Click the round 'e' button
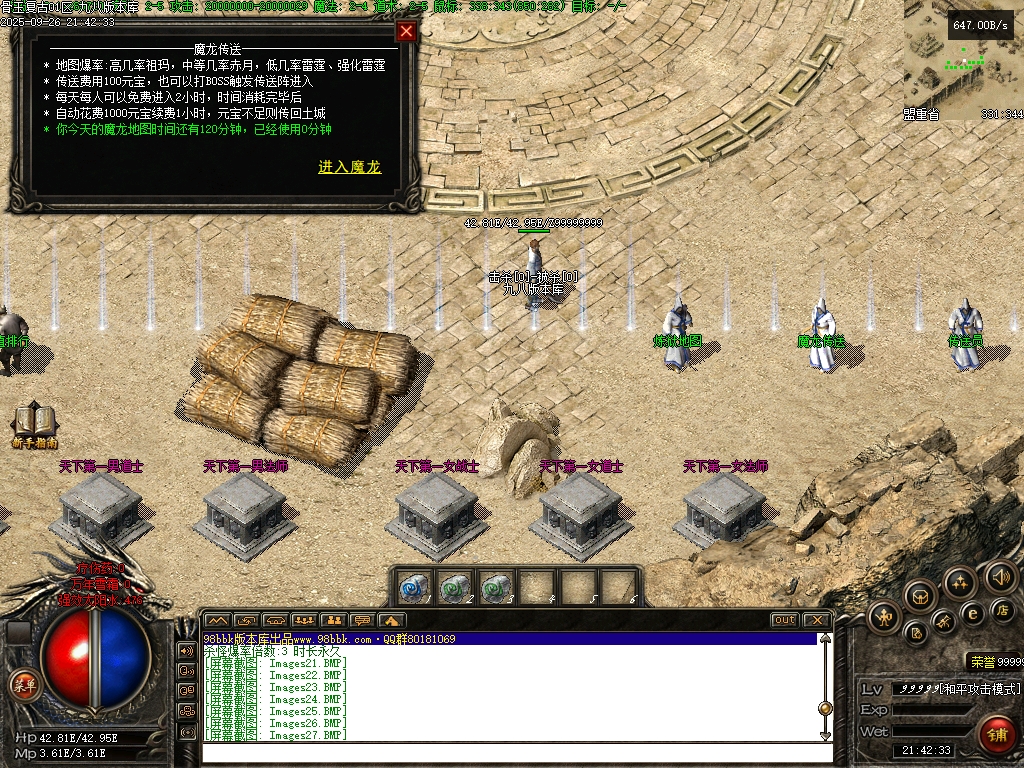The image size is (1024, 768). tap(972, 613)
